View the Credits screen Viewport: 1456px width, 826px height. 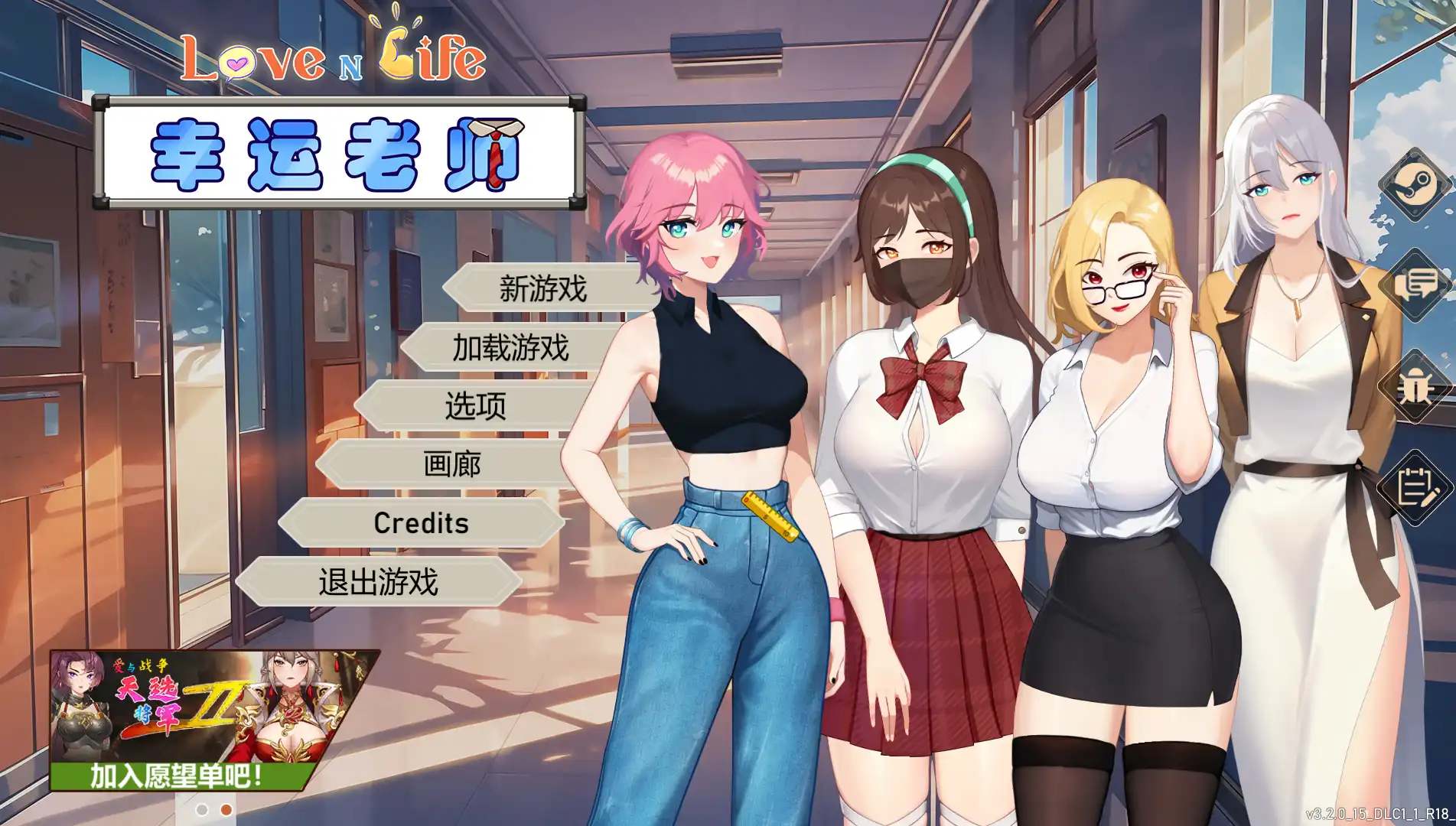[x=419, y=523]
